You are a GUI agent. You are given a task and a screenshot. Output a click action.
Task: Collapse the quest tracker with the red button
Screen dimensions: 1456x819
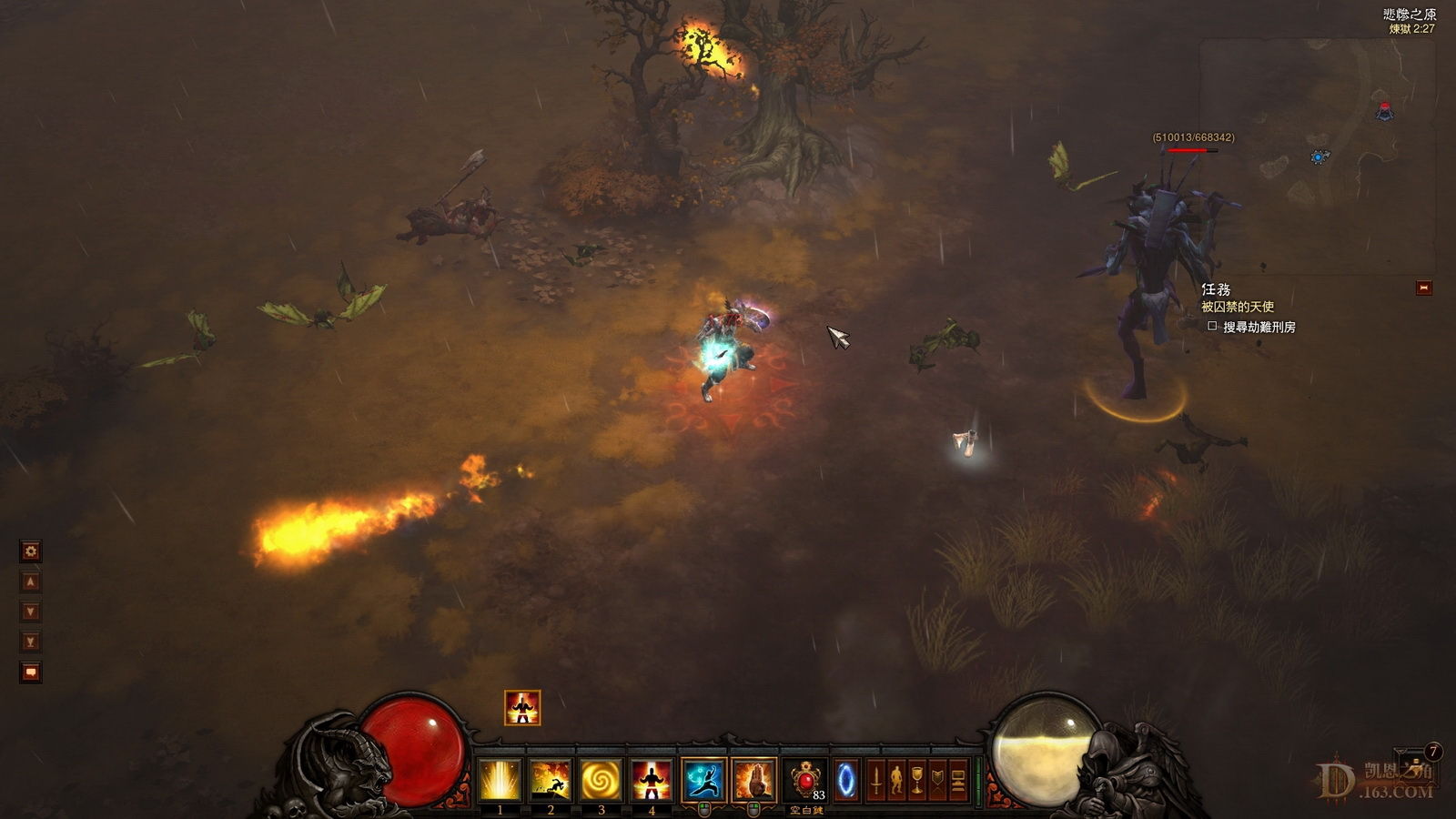[1424, 288]
